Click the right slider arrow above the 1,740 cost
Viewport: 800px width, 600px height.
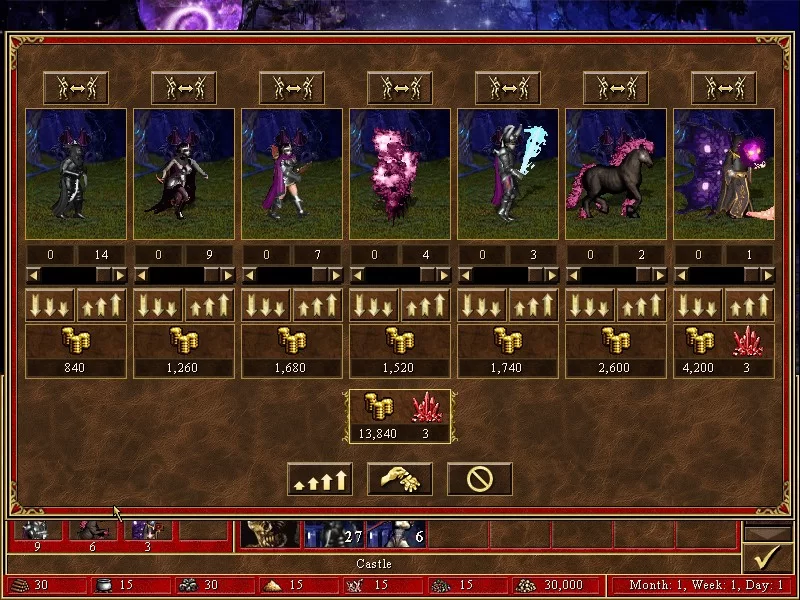click(552, 275)
